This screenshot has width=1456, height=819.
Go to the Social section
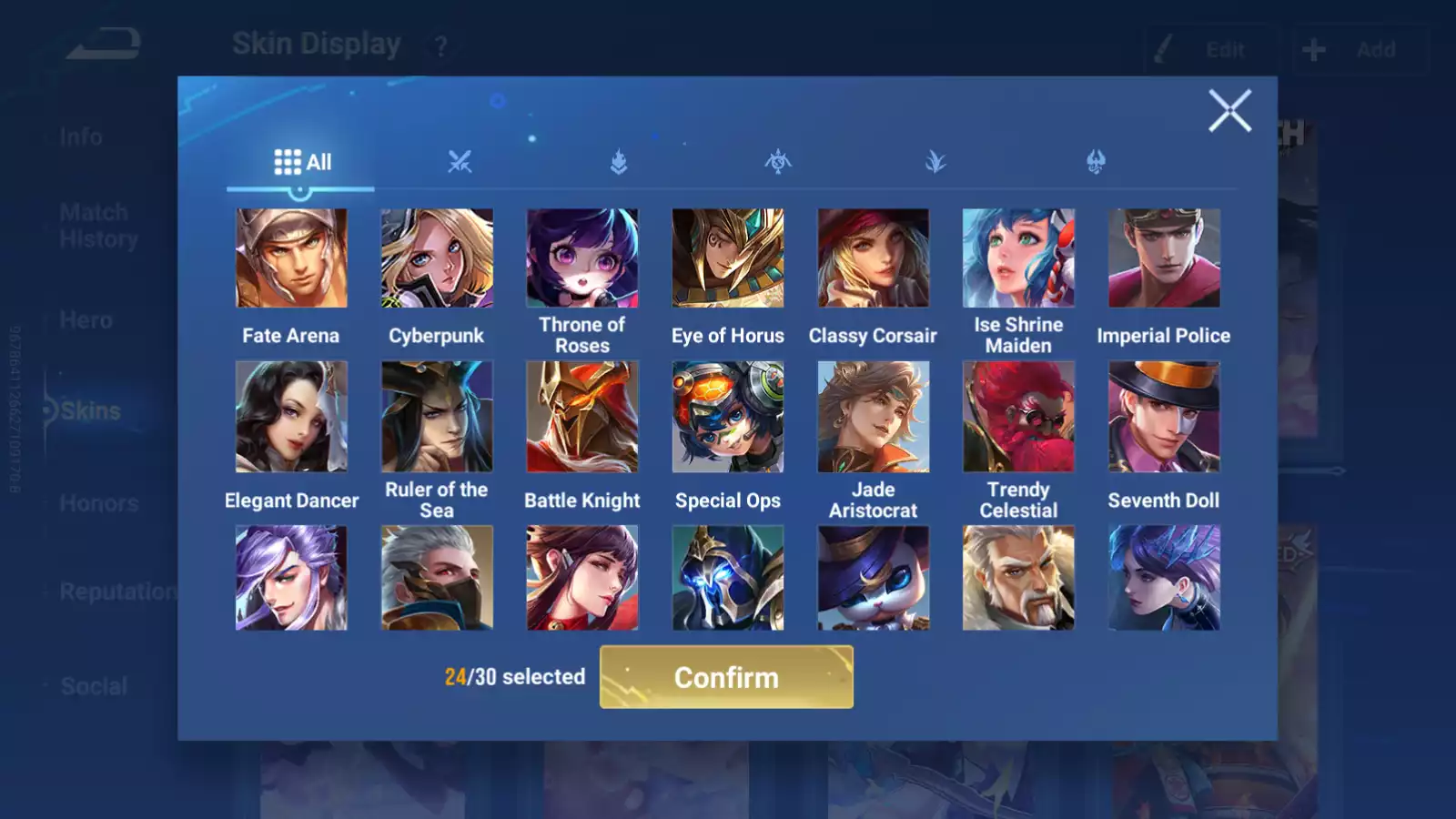coord(94,686)
